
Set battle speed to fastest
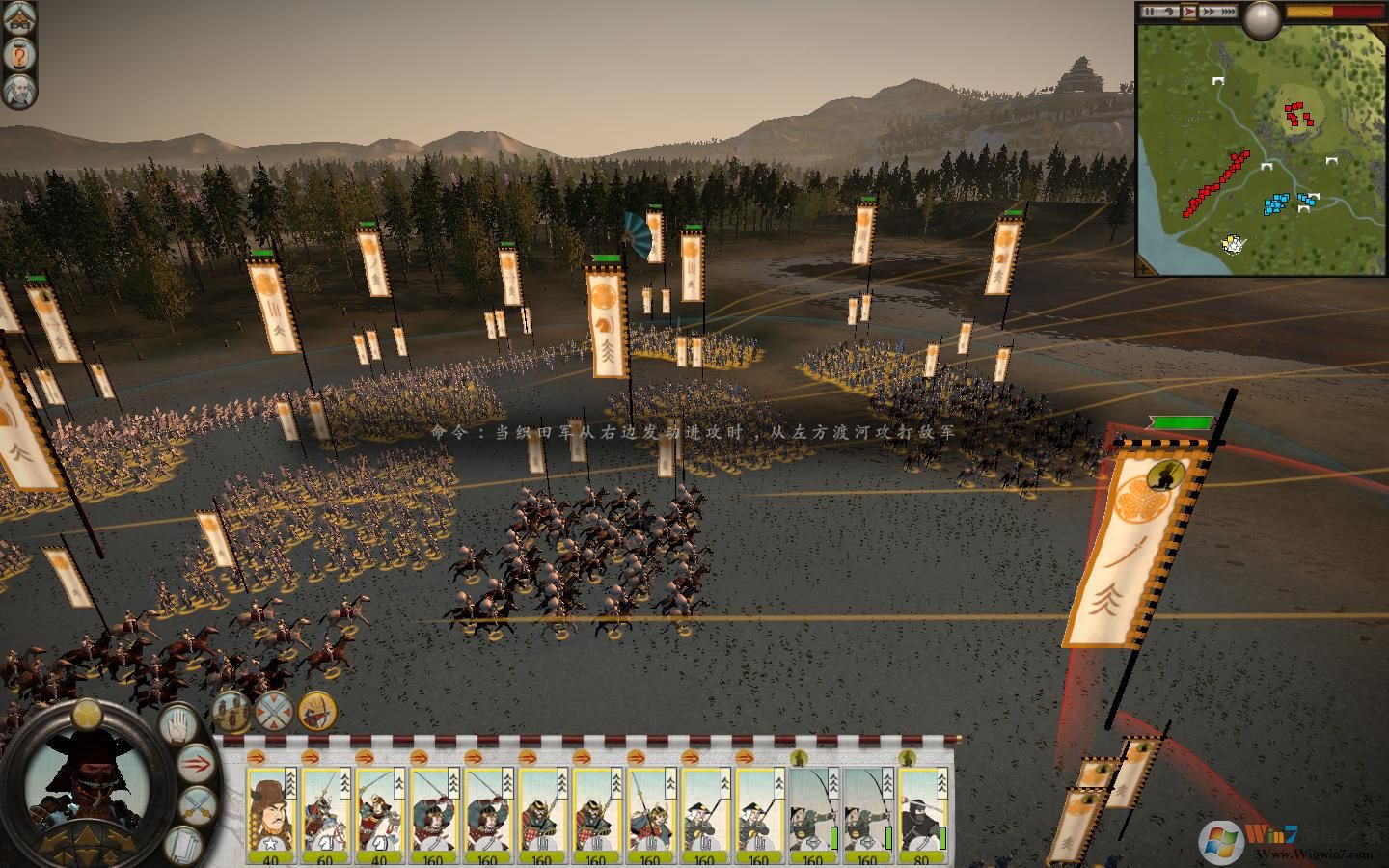pos(1227,12)
